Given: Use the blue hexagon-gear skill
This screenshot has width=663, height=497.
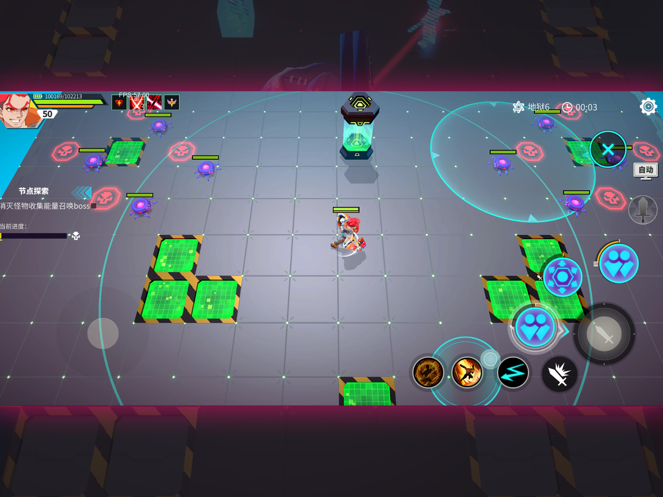Looking at the screenshot, I should pyautogui.click(x=562, y=277).
